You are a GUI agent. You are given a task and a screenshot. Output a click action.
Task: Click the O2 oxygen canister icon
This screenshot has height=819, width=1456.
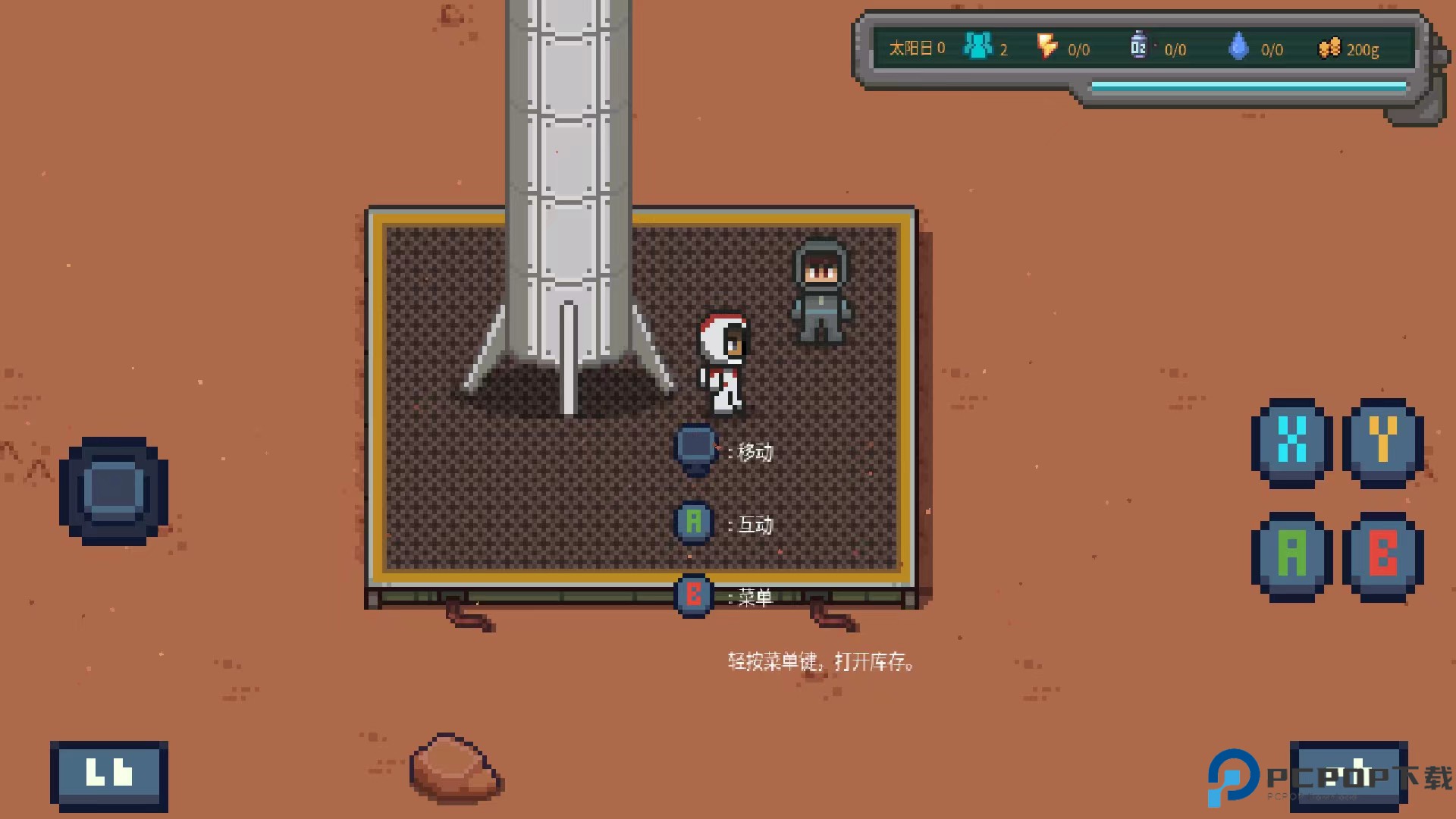pos(1137,47)
